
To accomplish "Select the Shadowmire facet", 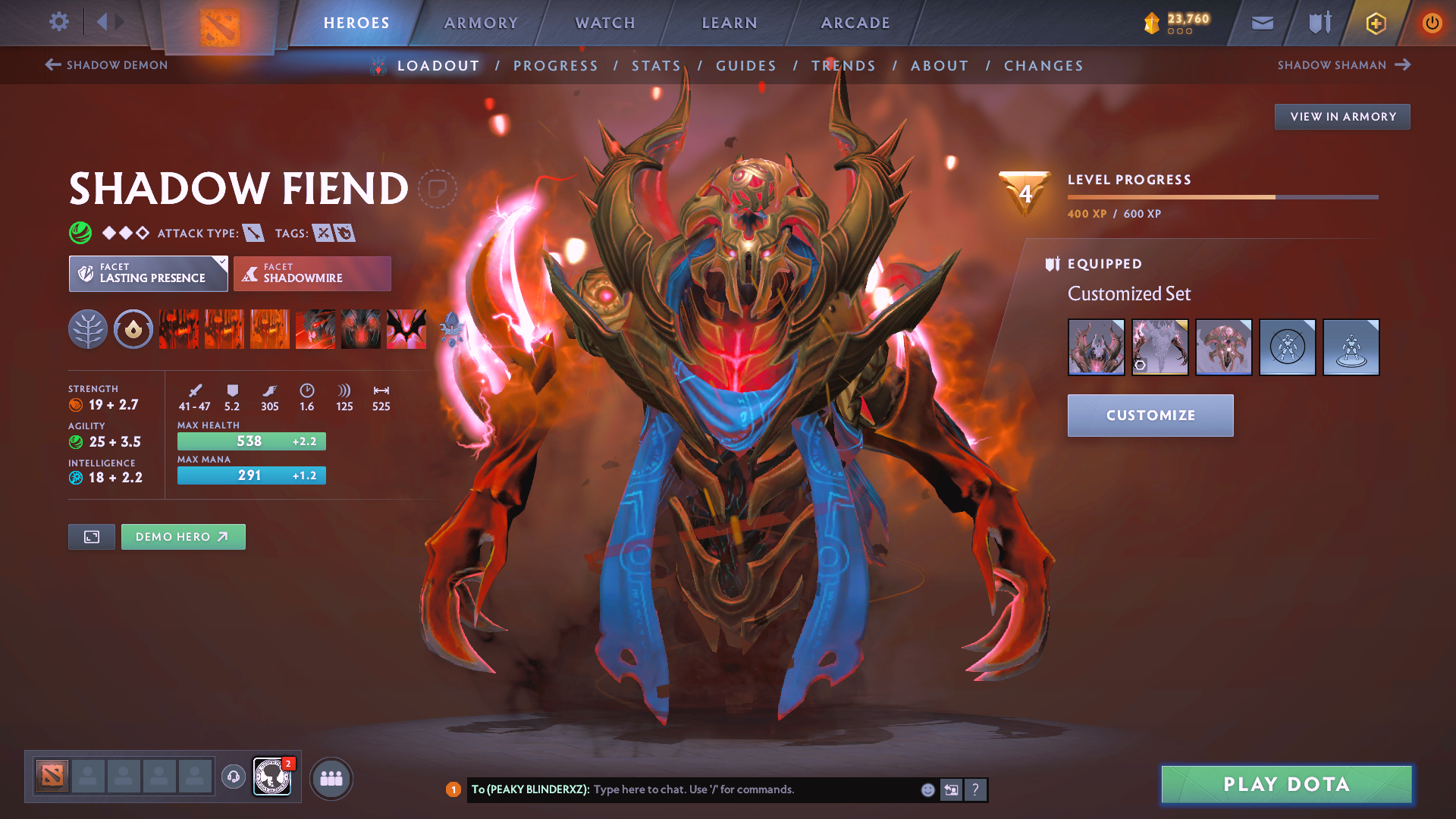I will [x=312, y=273].
